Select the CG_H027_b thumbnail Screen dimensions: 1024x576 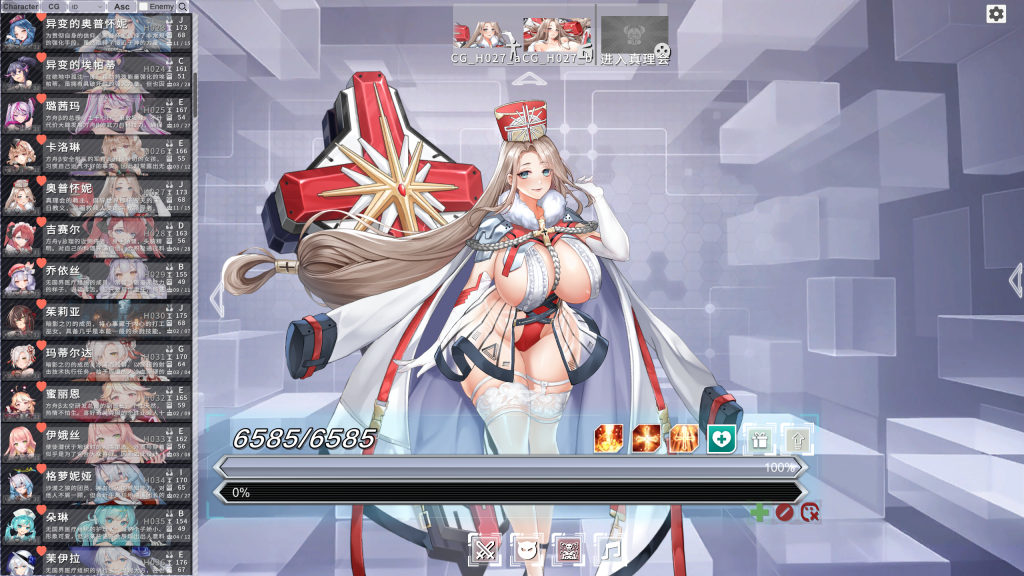[557, 34]
